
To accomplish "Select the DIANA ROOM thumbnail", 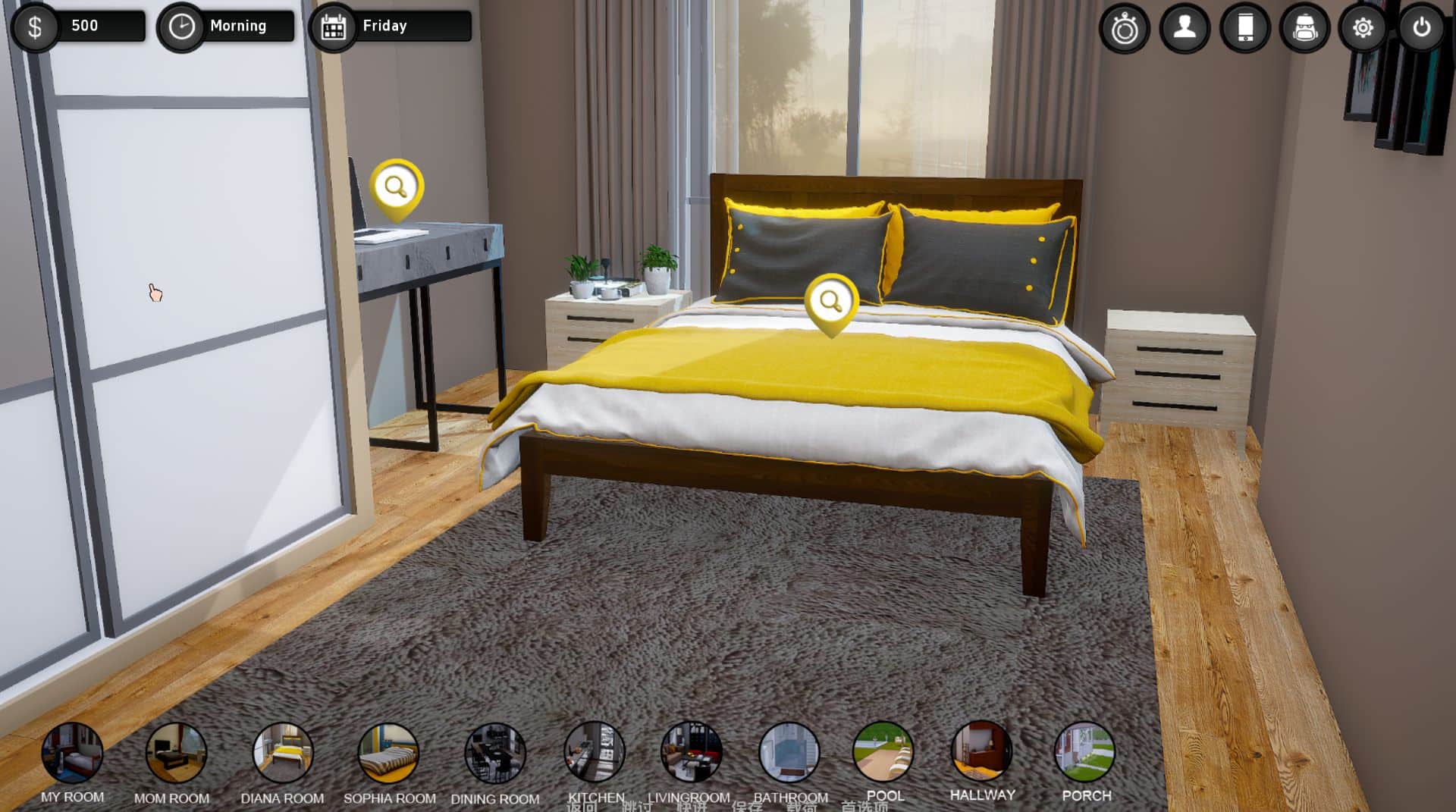I will [282, 752].
